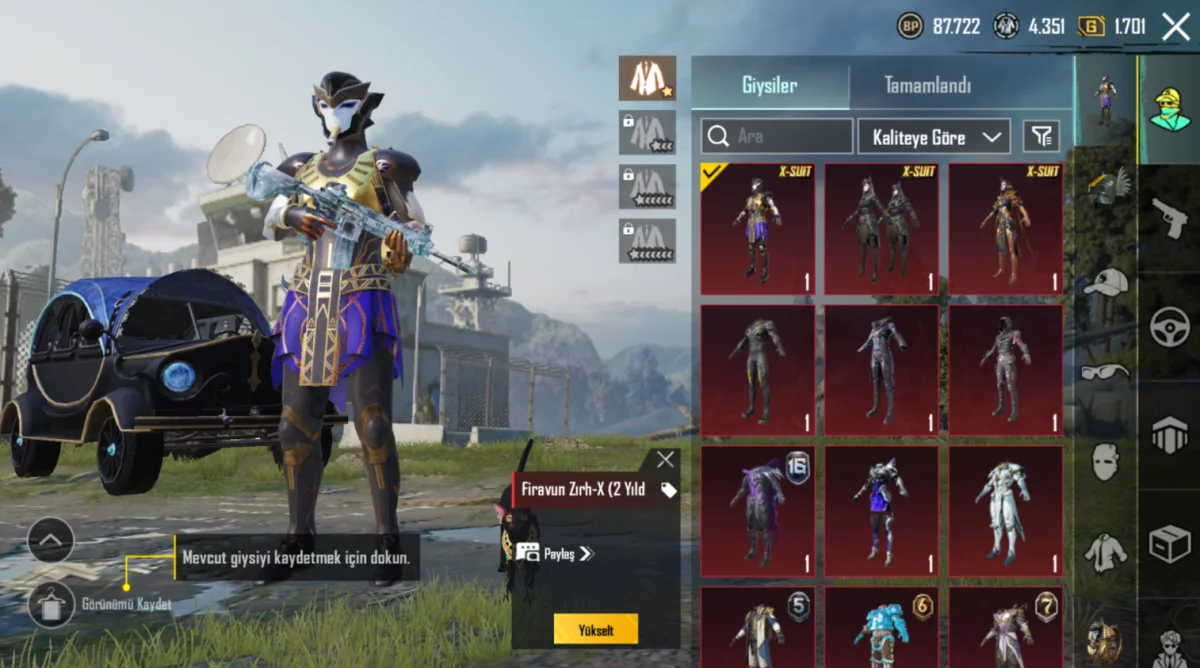Select the equipped pharaoh X-Suit tile
Screen dimensions: 1200x668
[757, 229]
